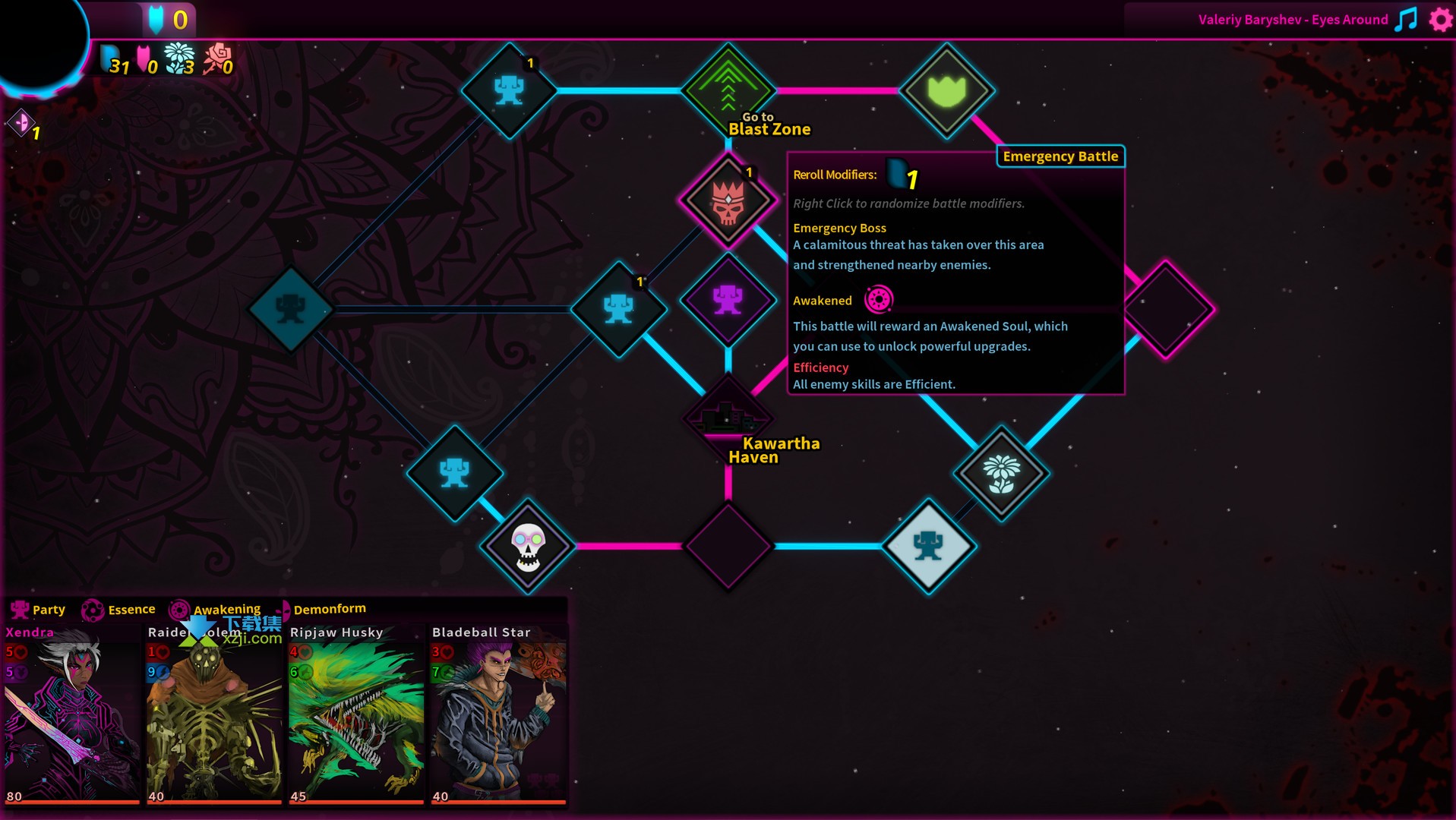The width and height of the screenshot is (1456, 820).
Task: Switch to the Party tab
Action: [38, 610]
